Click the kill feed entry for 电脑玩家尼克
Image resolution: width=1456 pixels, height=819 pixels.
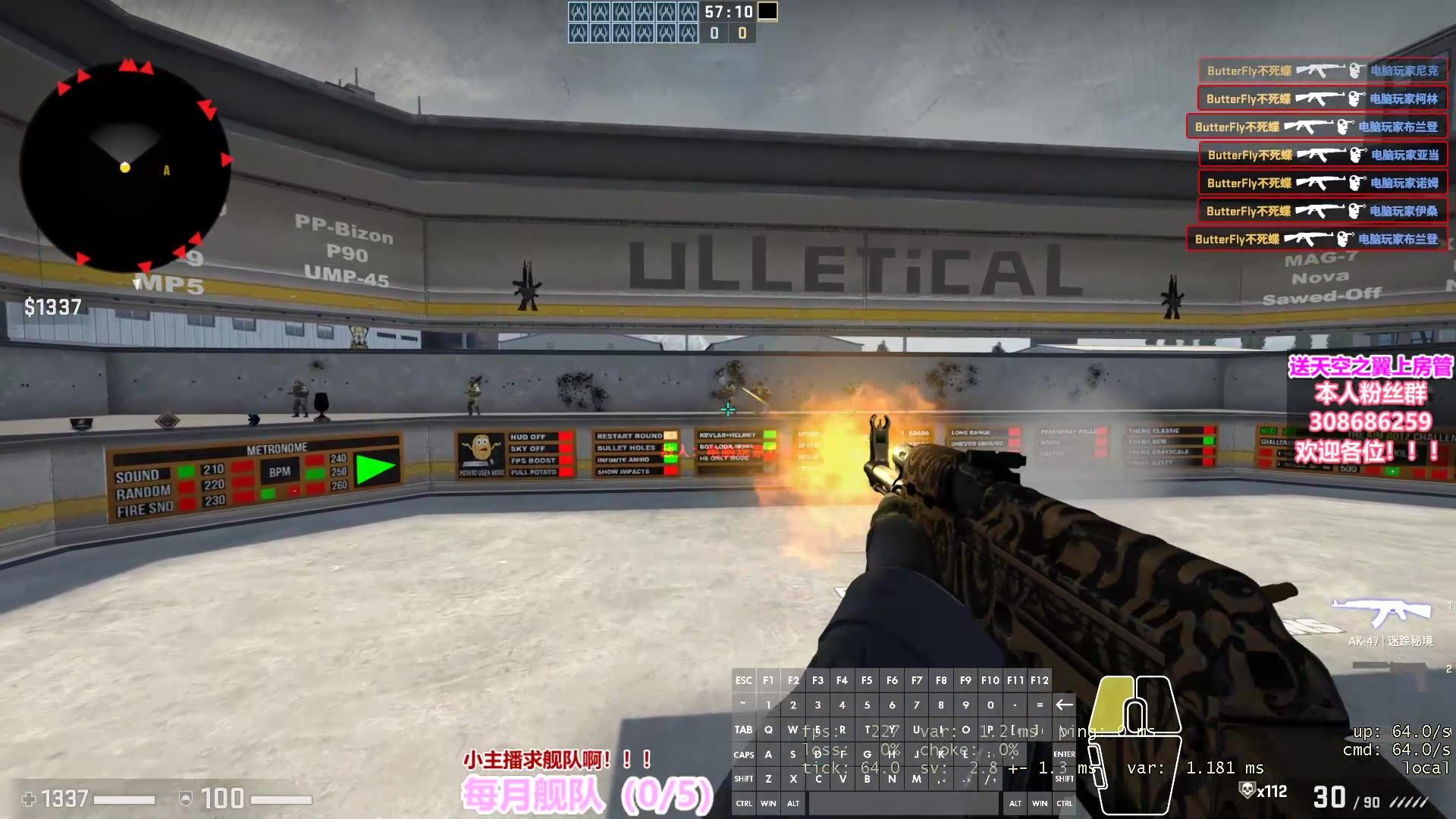[x=1322, y=71]
